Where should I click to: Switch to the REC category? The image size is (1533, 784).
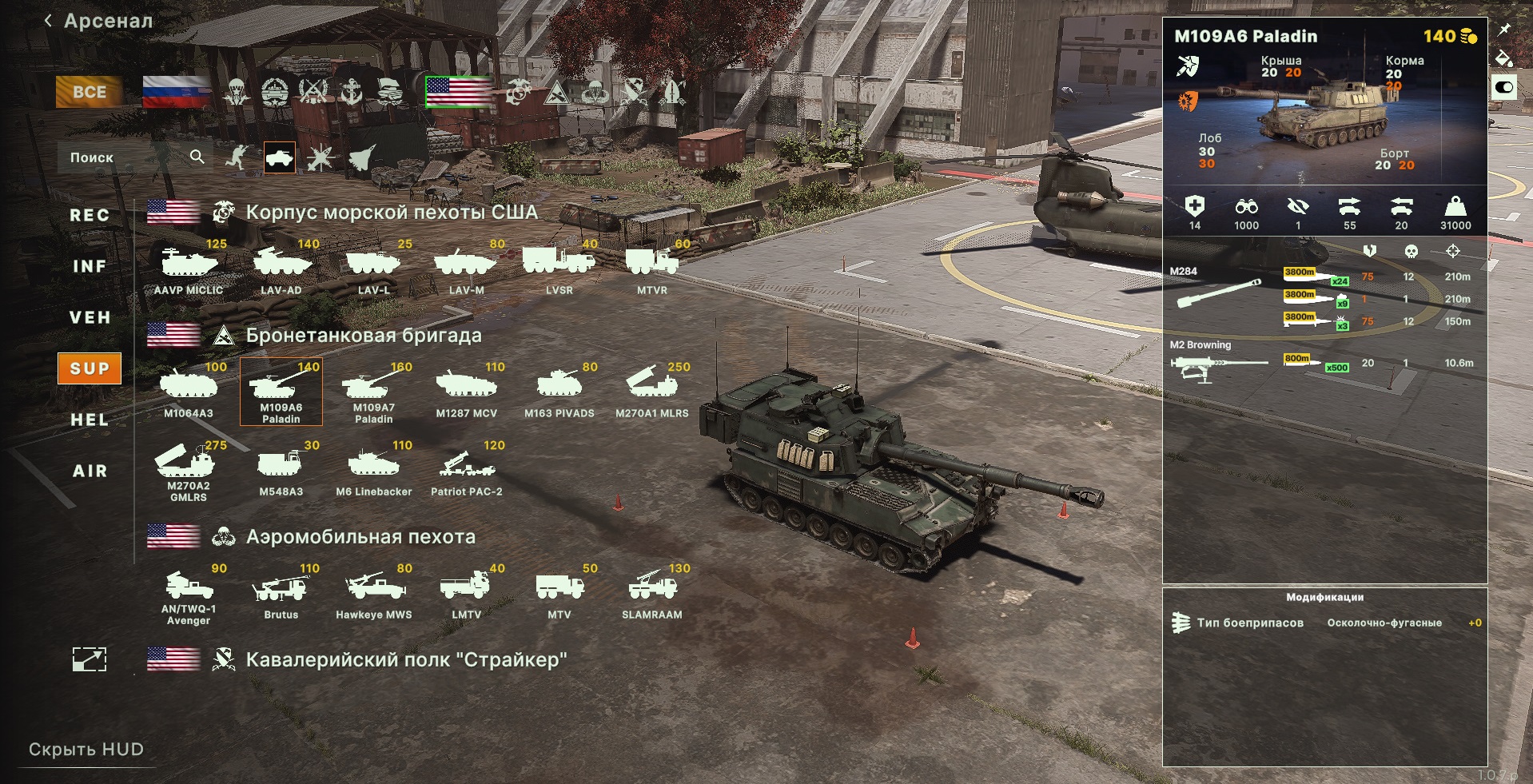coord(90,215)
